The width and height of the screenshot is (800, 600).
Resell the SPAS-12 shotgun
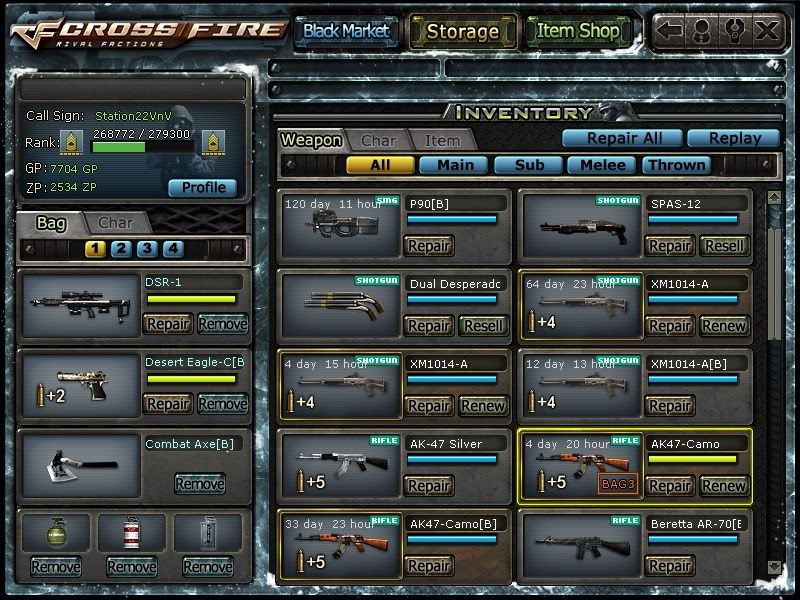[x=724, y=246]
